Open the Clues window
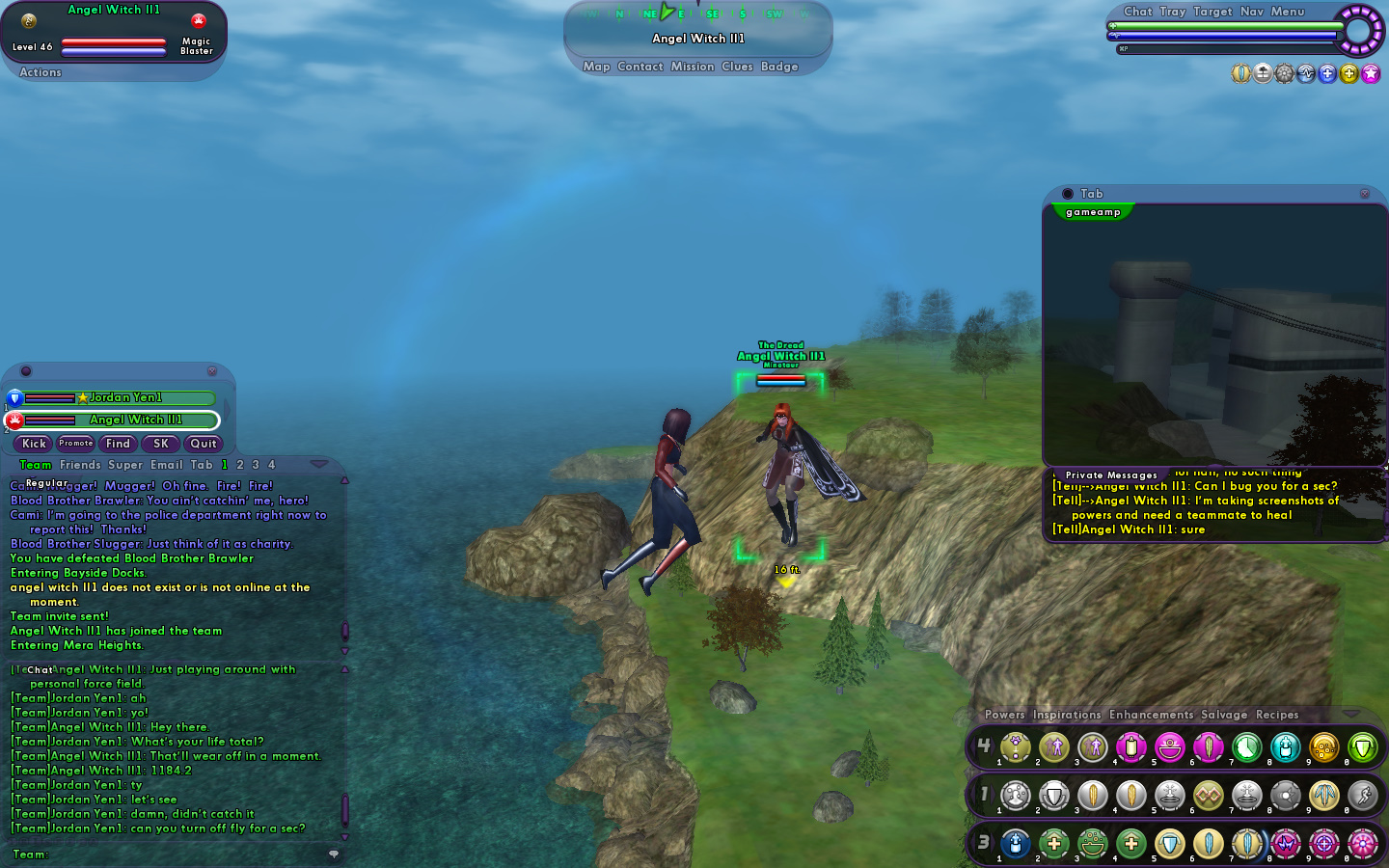1389x868 pixels. [737, 67]
